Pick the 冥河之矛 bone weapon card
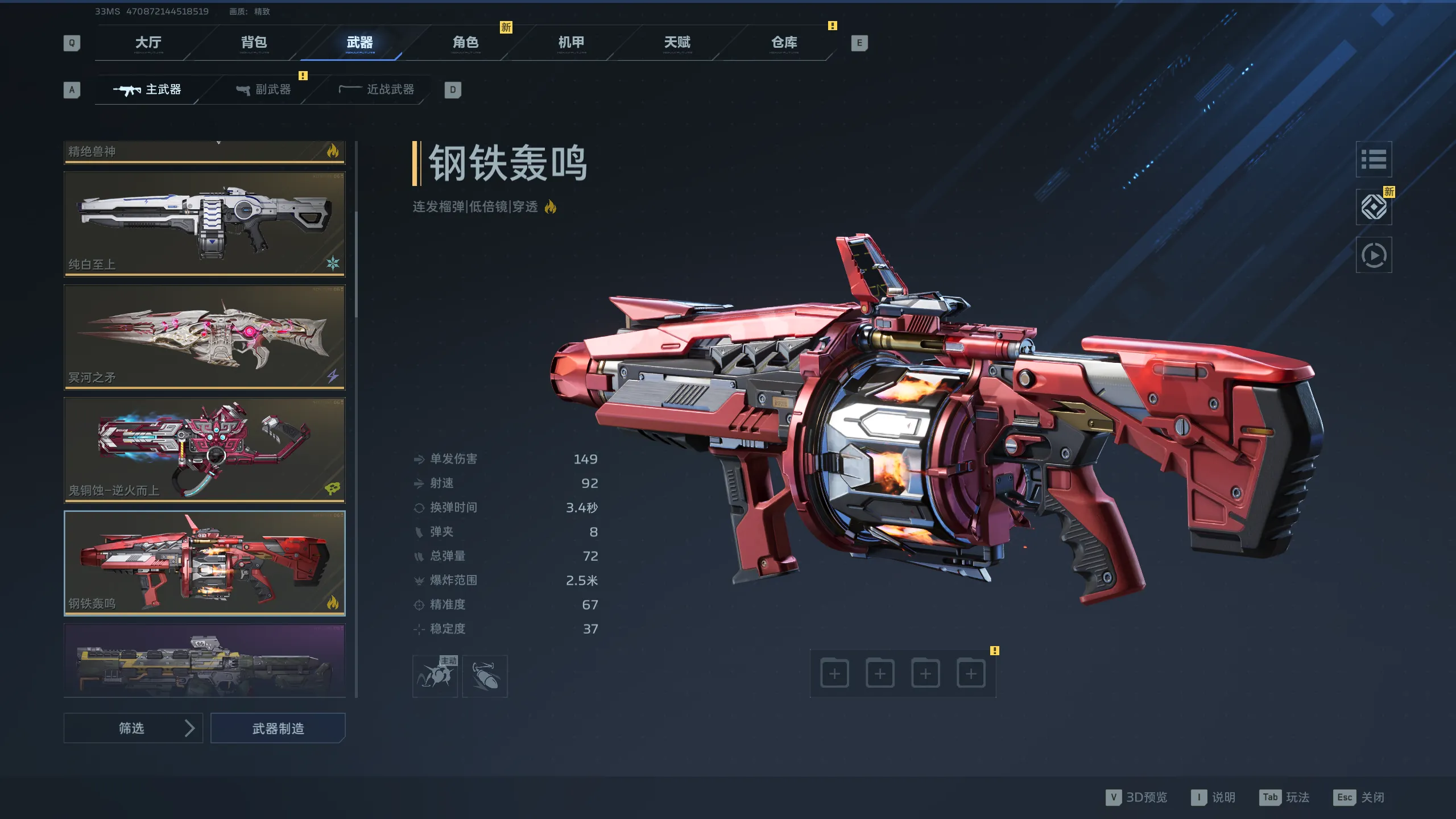1456x819 pixels. pos(204,337)
